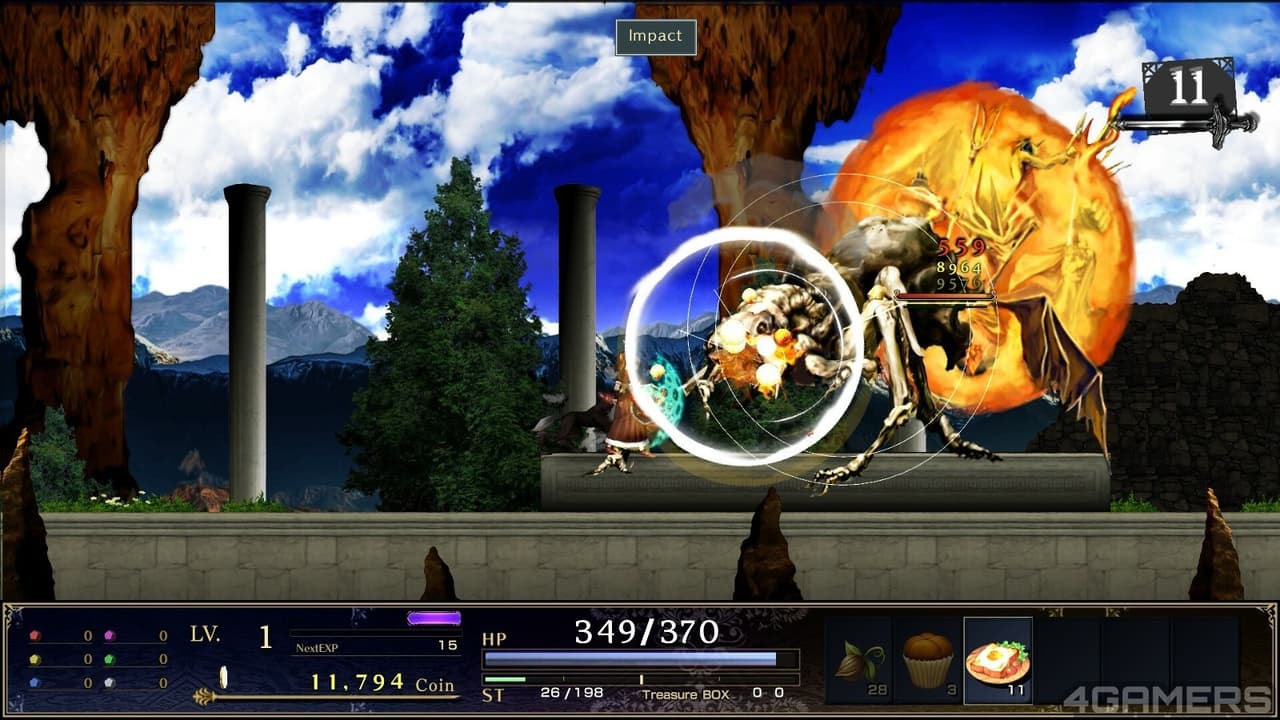The height and width of the screenshot is (720, 1280).
Task: Click the pink gem counter icon
Action: tap(110, 635)
